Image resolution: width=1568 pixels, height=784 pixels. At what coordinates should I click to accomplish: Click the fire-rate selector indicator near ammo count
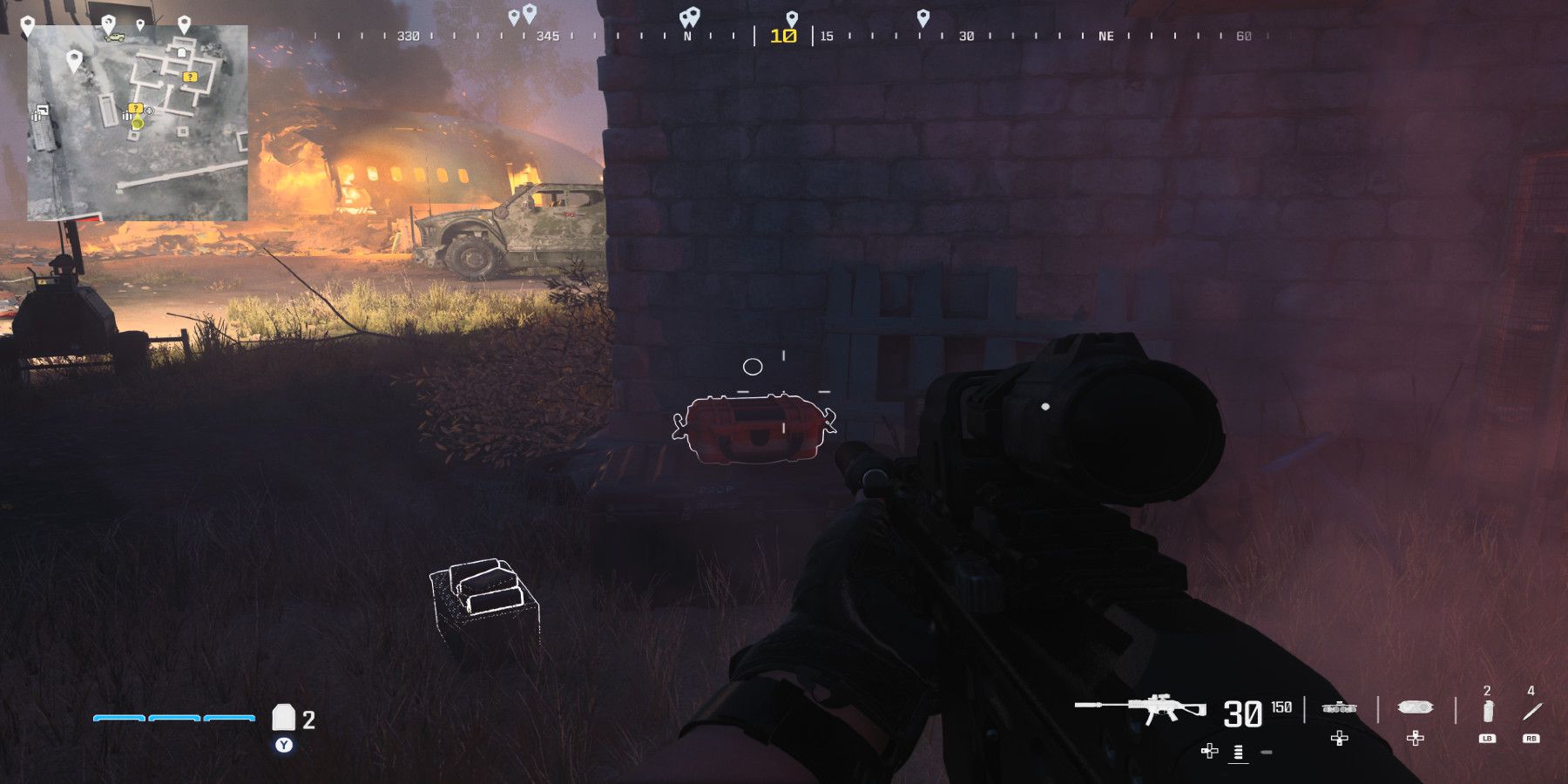(1237, 753)
